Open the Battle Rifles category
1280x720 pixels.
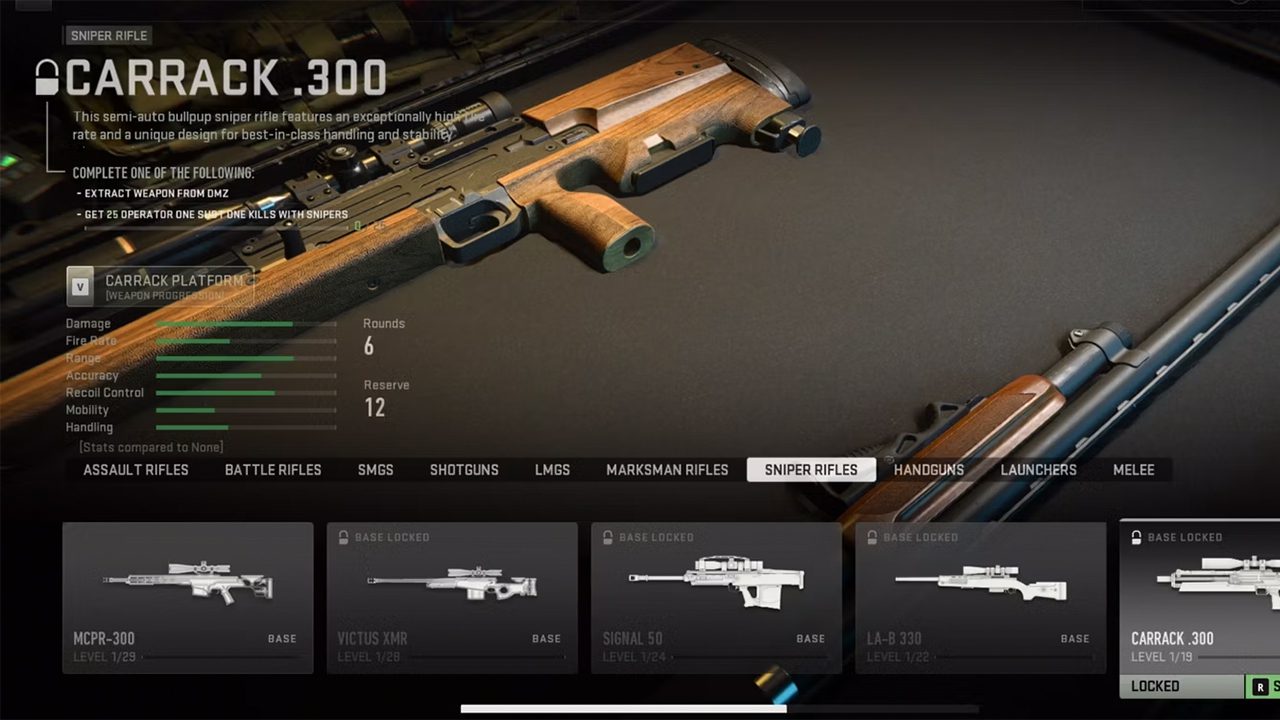point(273,470)
